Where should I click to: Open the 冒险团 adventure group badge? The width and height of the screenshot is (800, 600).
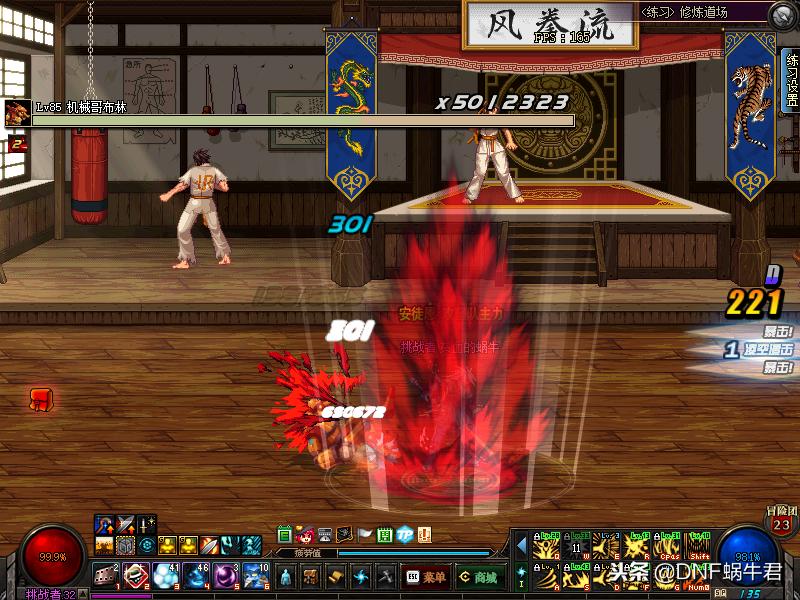[x=782, y=522]
